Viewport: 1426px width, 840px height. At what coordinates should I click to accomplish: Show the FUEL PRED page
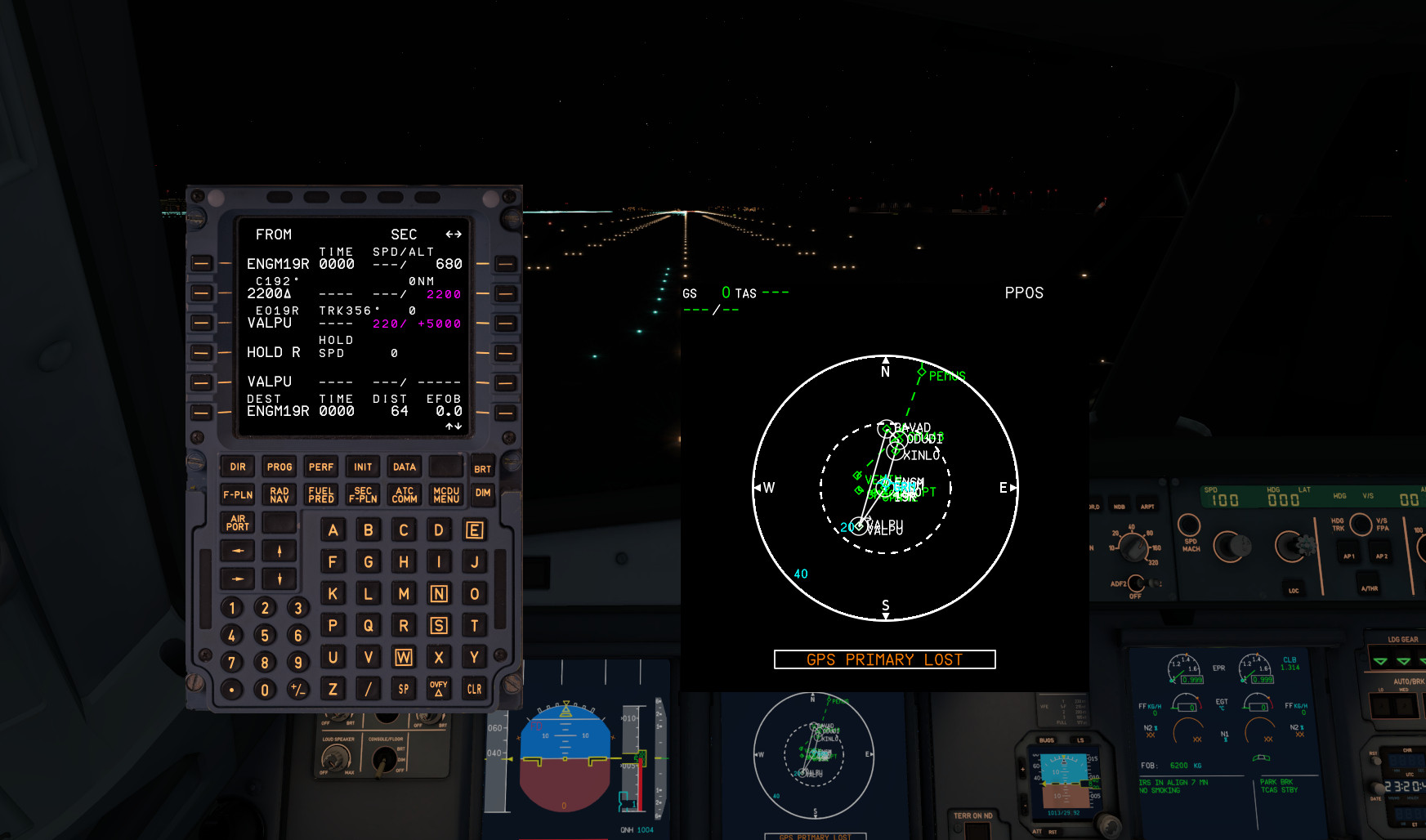(321, 495)
